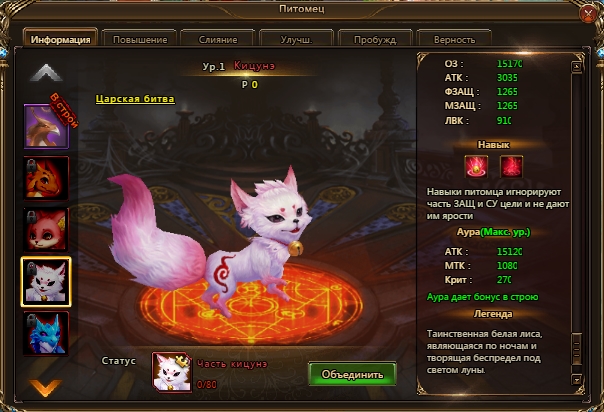
Task: Open the Царская битва link
Action: coord(135,99)
